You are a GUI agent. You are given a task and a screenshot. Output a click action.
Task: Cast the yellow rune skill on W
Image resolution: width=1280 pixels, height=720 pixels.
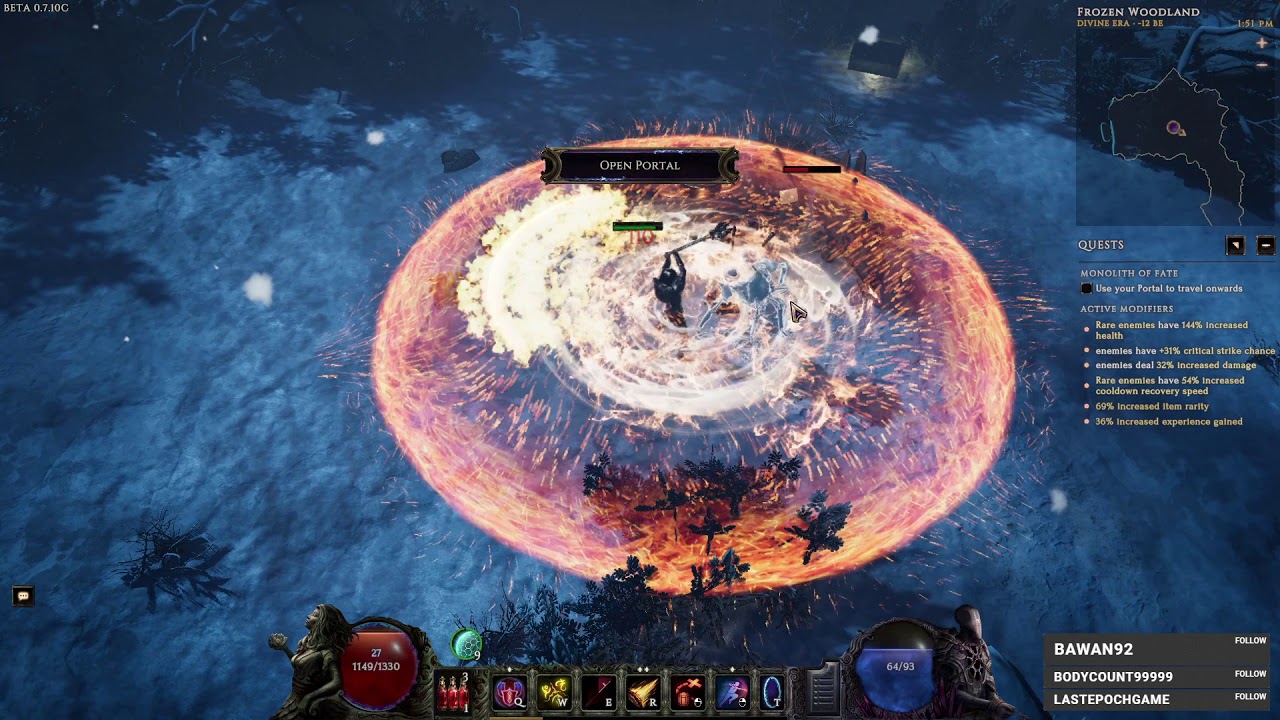click(x=554, y=692)
